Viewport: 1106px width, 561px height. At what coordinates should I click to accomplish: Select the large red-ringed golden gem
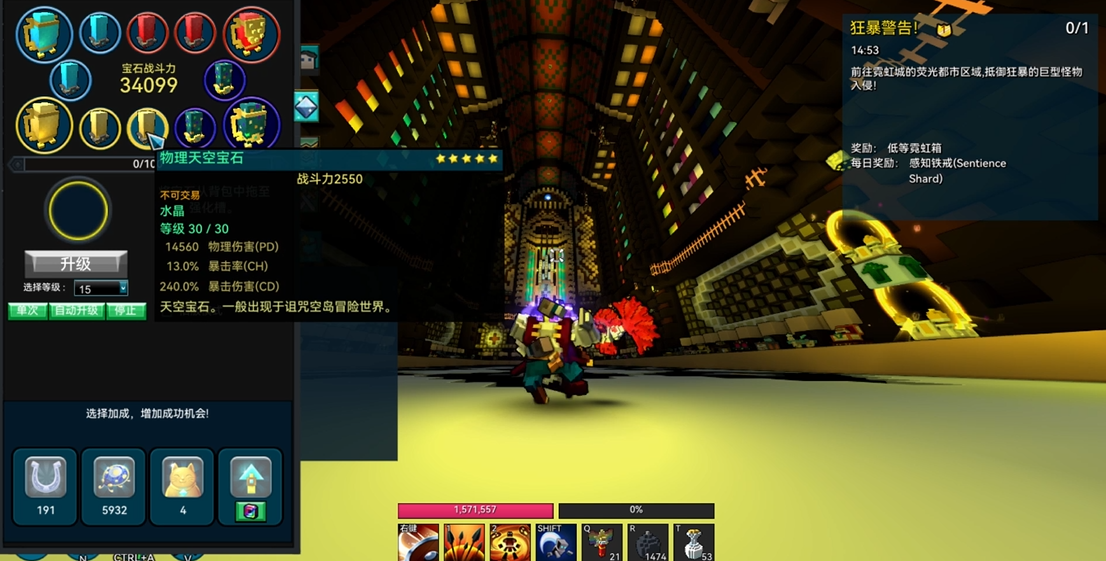coord(251,34)
